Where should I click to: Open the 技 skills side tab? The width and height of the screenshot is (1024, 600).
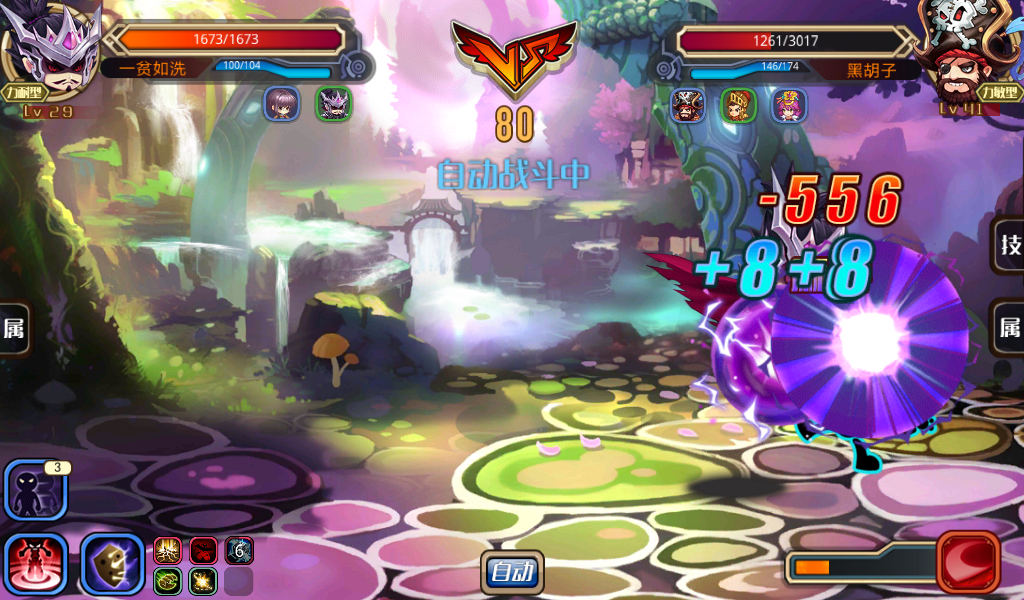click(1009, 245)
